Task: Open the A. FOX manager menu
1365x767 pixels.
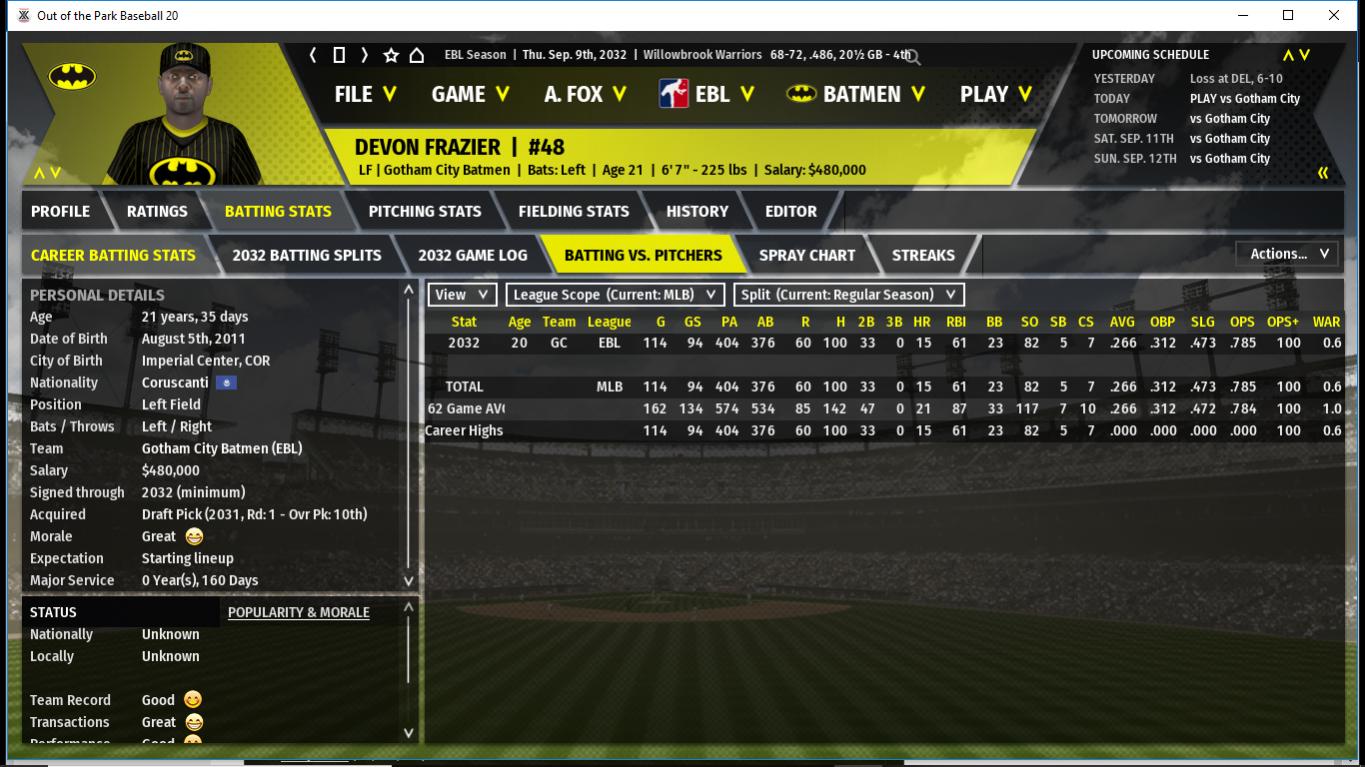Action: coord(585,94)
